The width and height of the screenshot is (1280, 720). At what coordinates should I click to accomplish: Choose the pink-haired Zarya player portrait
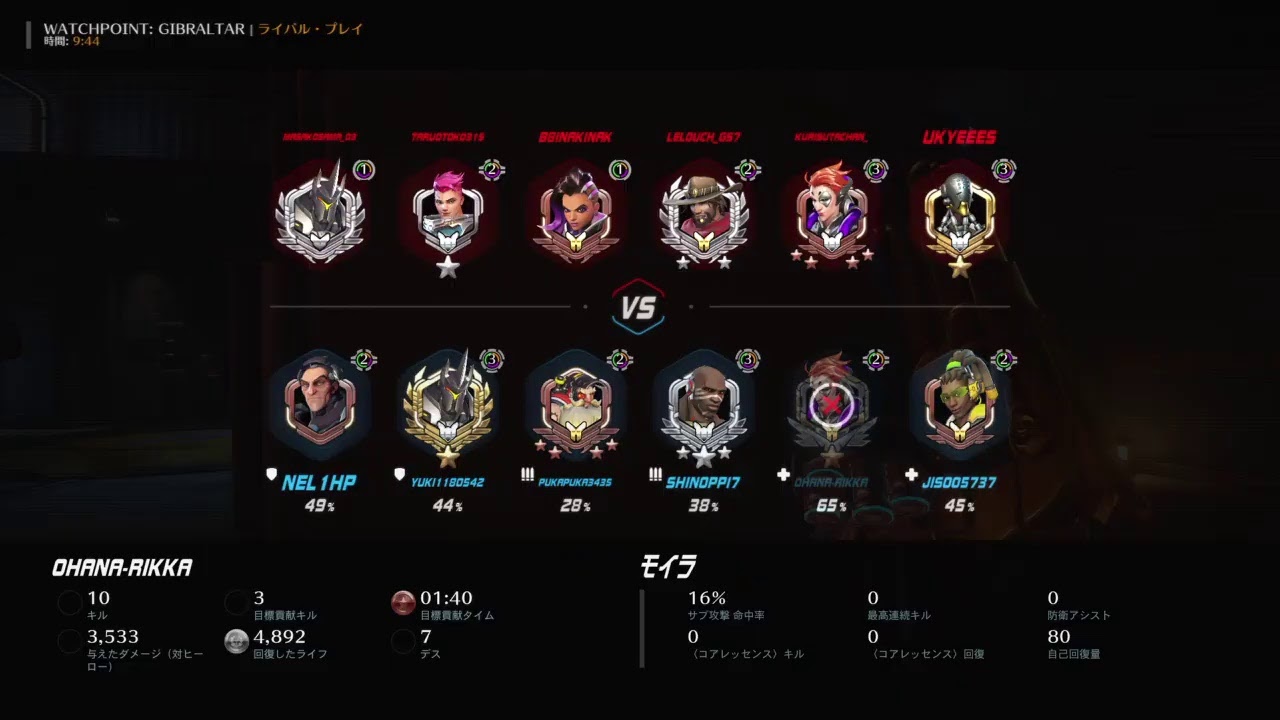[448, 215]
